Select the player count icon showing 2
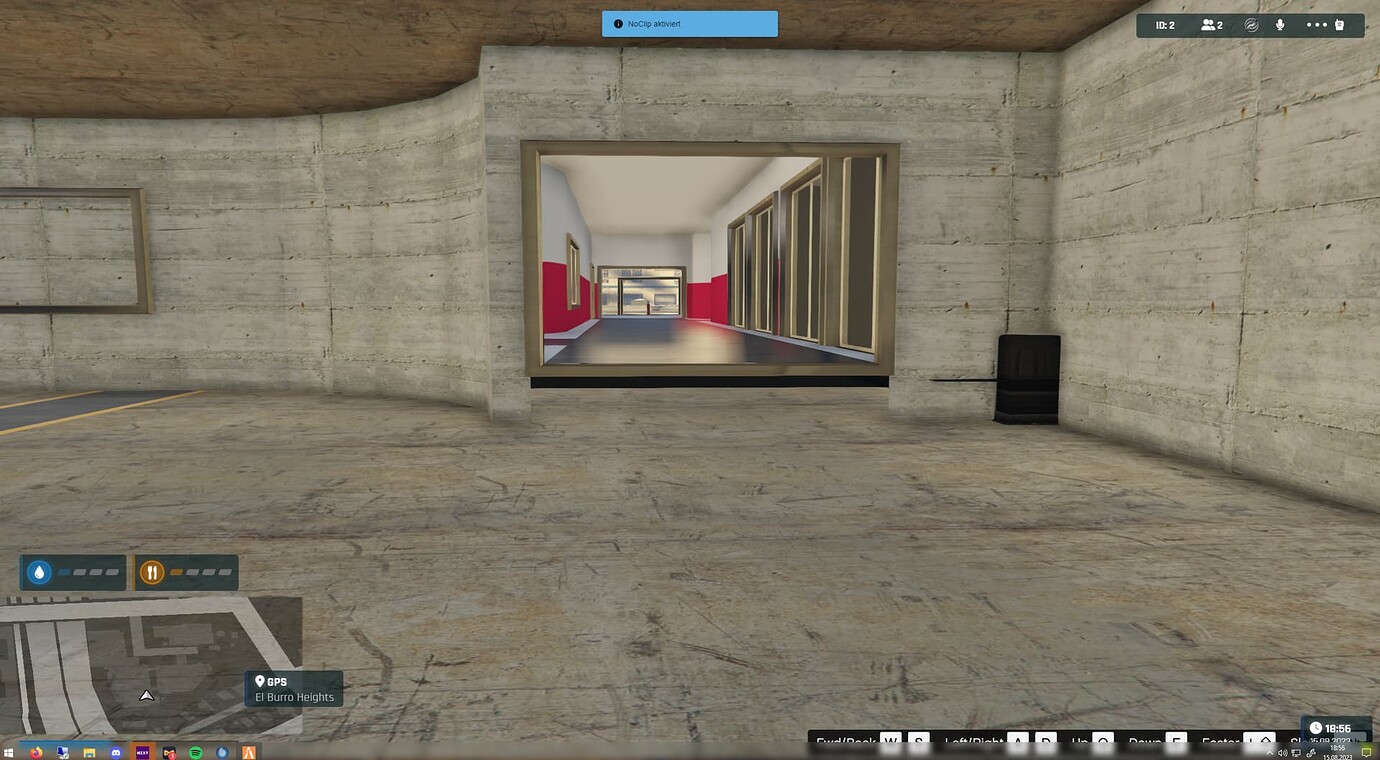Image resolution: width=1380 pixels, height=760 pixels. [1210, 24]
